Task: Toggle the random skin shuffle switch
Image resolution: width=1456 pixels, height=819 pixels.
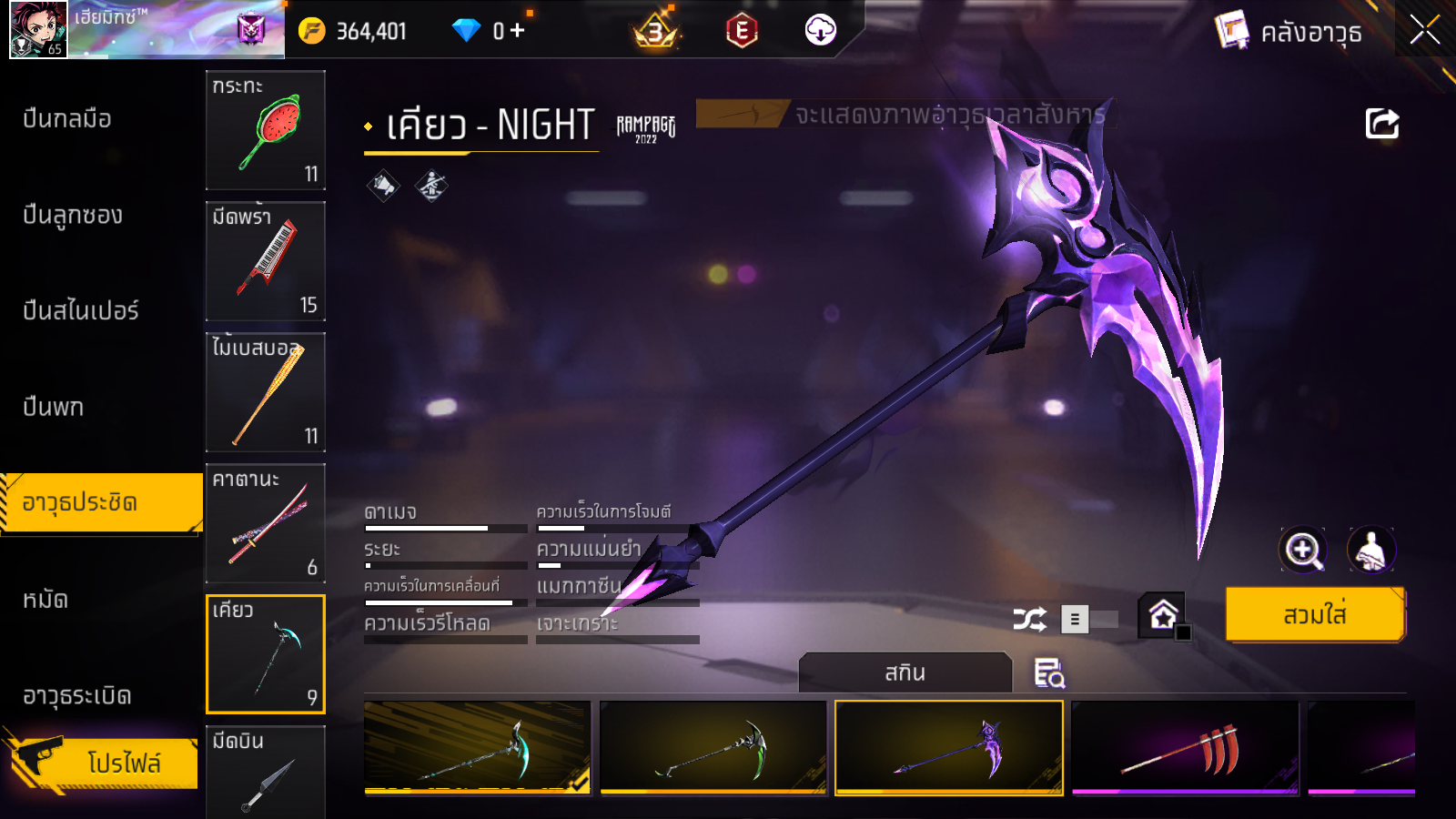Action: pos(1088,620)
